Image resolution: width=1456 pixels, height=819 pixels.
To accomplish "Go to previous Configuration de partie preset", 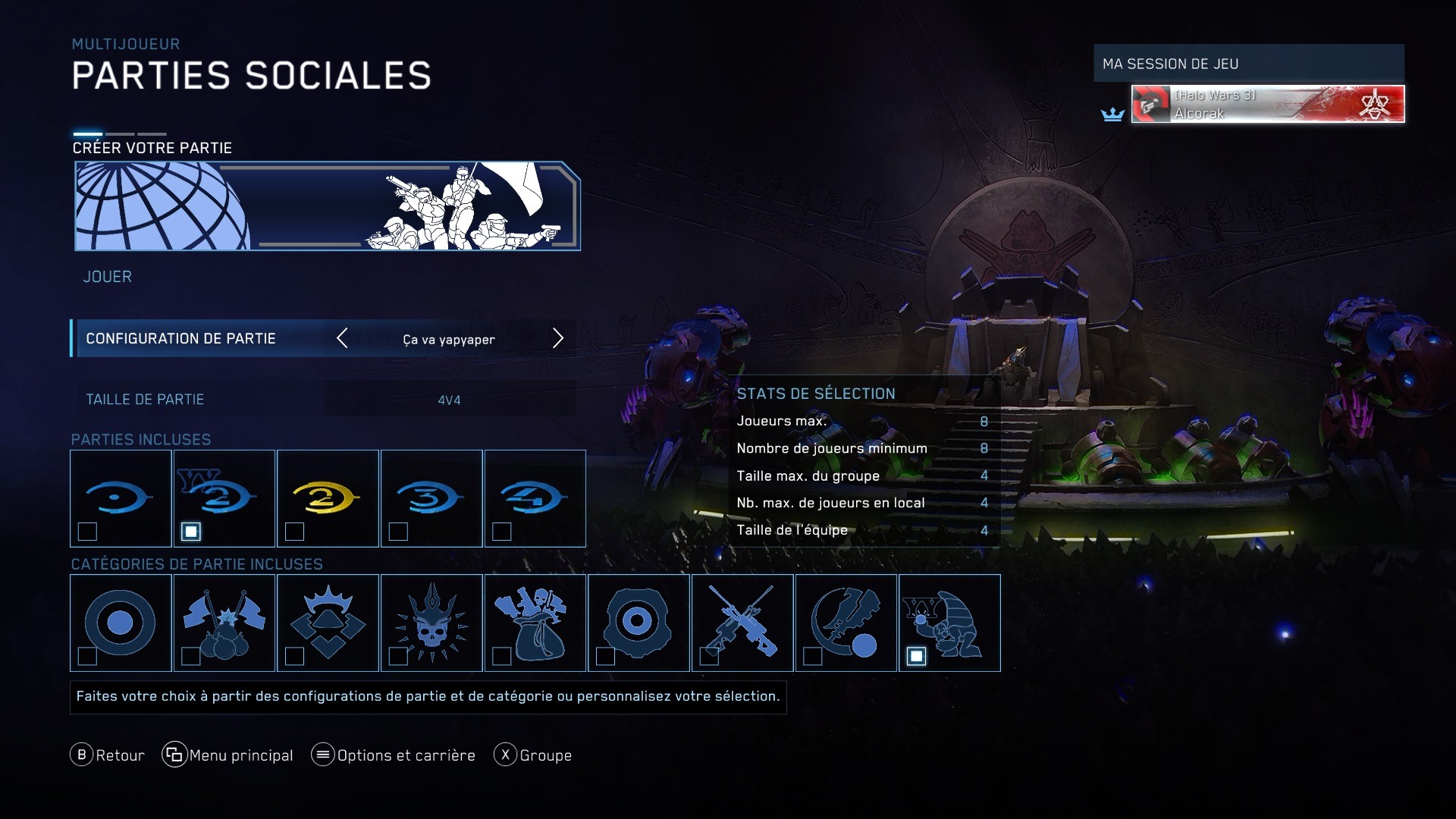I will pyautogui.click(x=343, y=338).
